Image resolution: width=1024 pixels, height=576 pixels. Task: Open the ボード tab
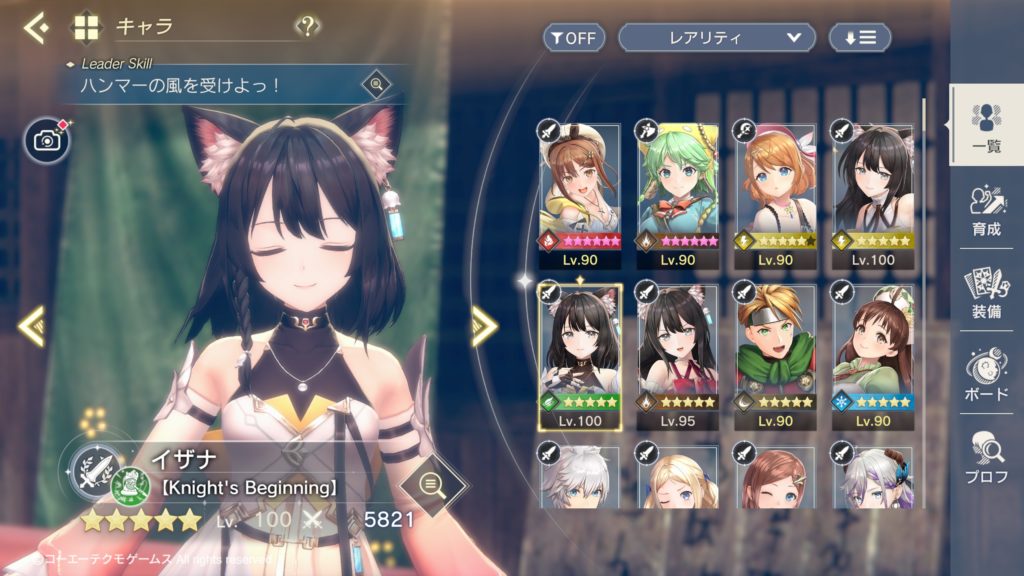click(985, 374)
